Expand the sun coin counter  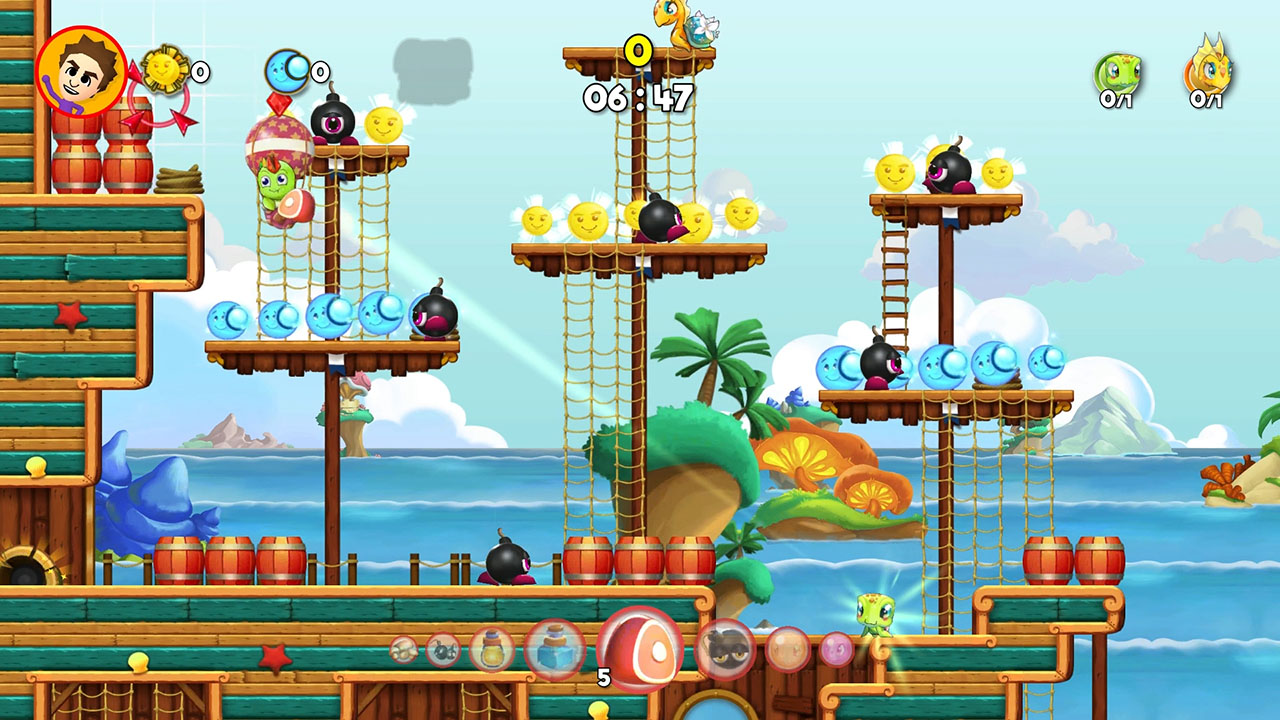[160, 70]
